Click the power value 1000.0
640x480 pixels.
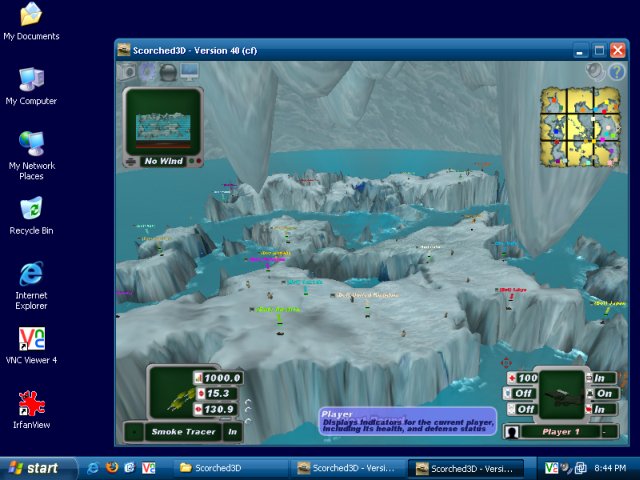click(224, 379)
